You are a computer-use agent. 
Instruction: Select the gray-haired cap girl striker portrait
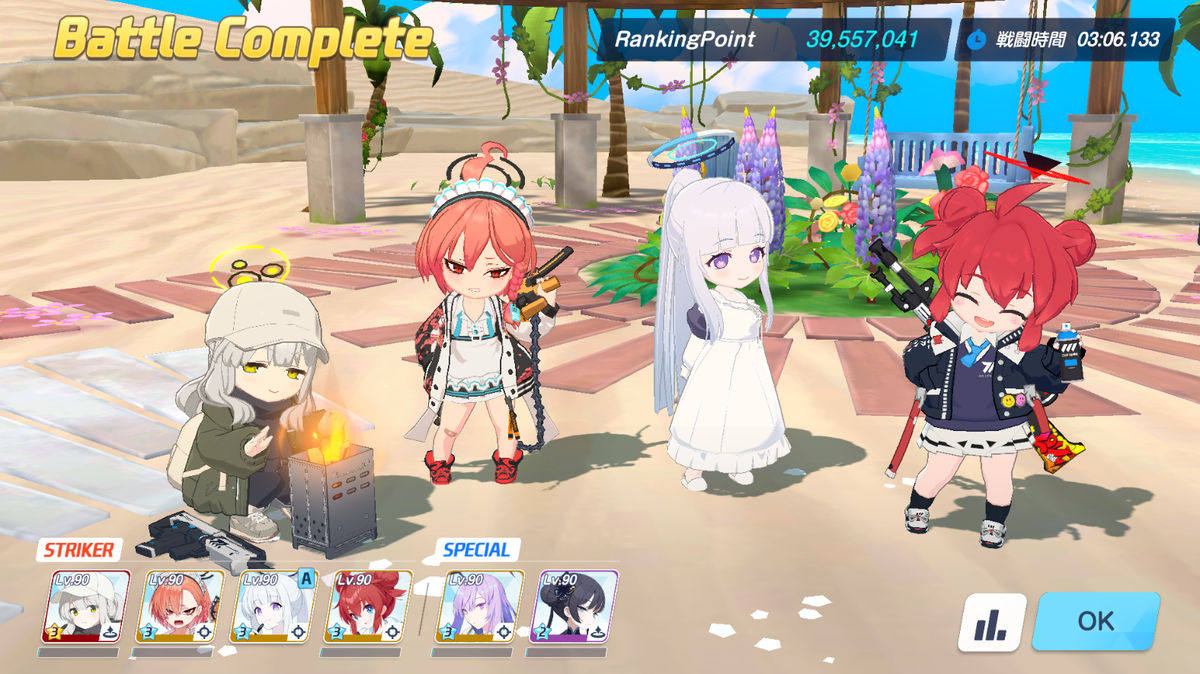coord(85,606)
